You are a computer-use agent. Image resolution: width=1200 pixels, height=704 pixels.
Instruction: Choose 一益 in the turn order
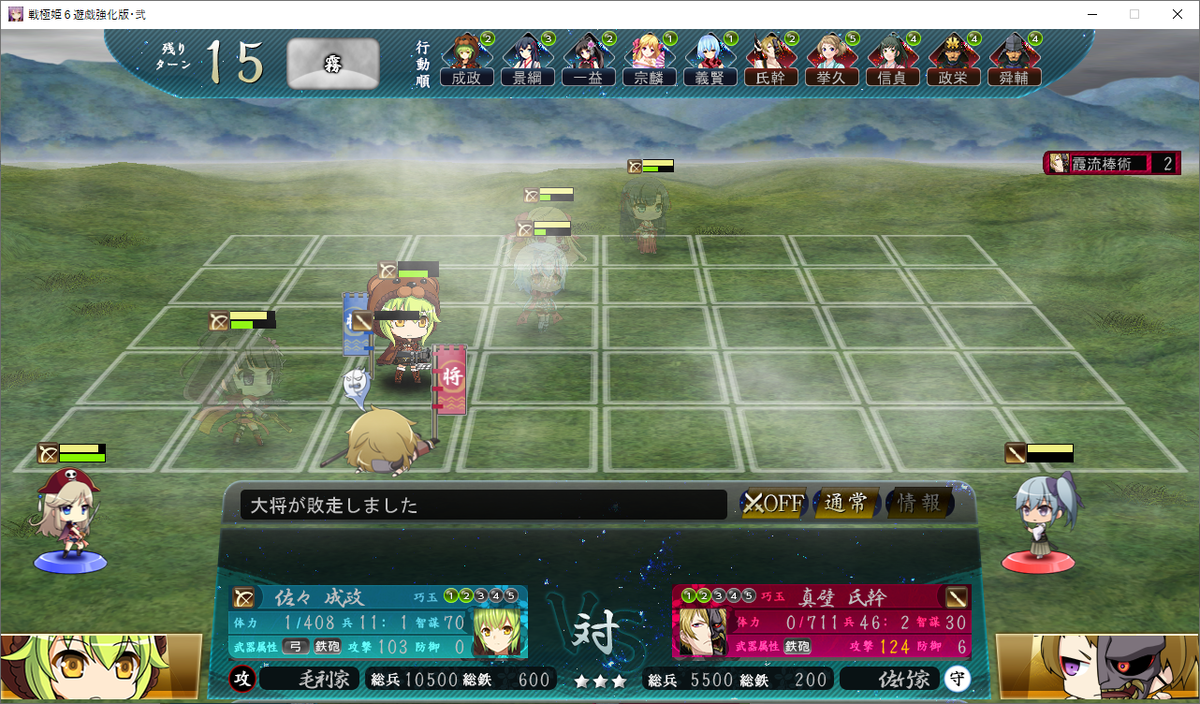pos(588,61)
